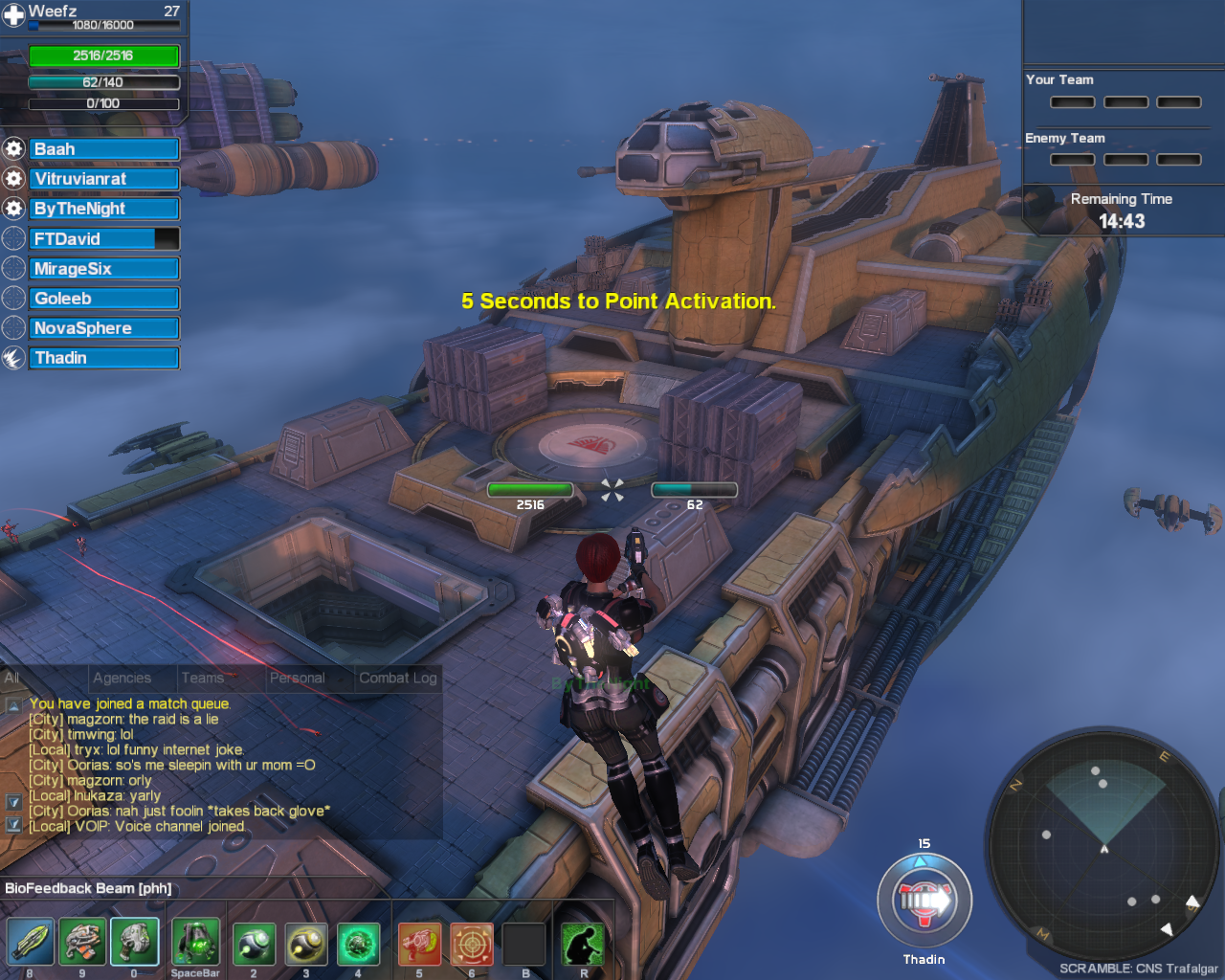Screen dimensions: 1225x980
Task: Jump chat to bottom with the lowest arrow
Action: pos(13,824)
